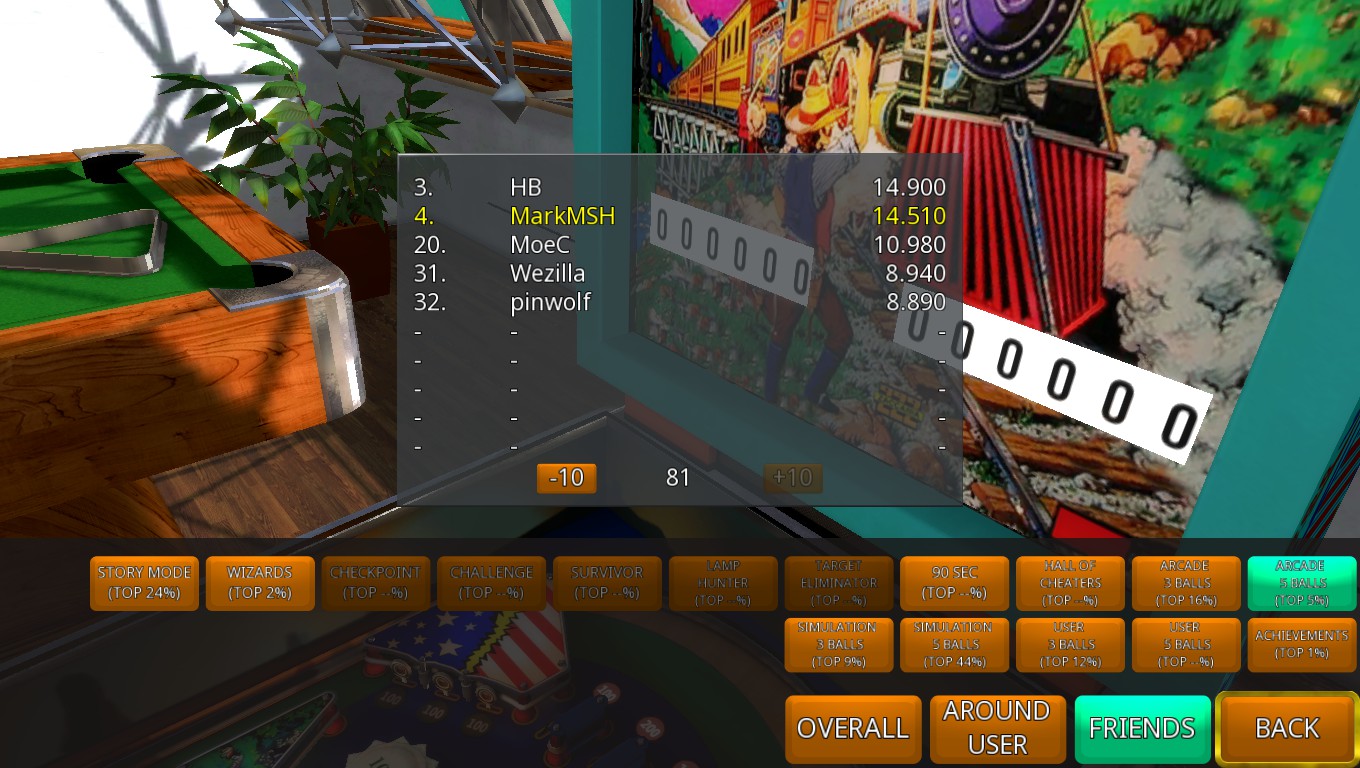
Task: Go back with the Back button
Action: [x=1287, y=729]
